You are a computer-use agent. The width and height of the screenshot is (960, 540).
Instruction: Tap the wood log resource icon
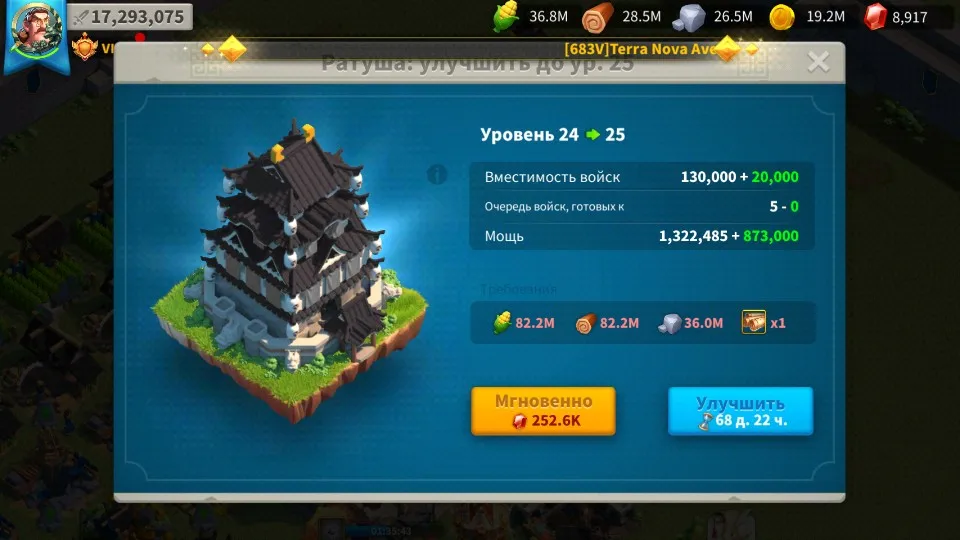599,17
